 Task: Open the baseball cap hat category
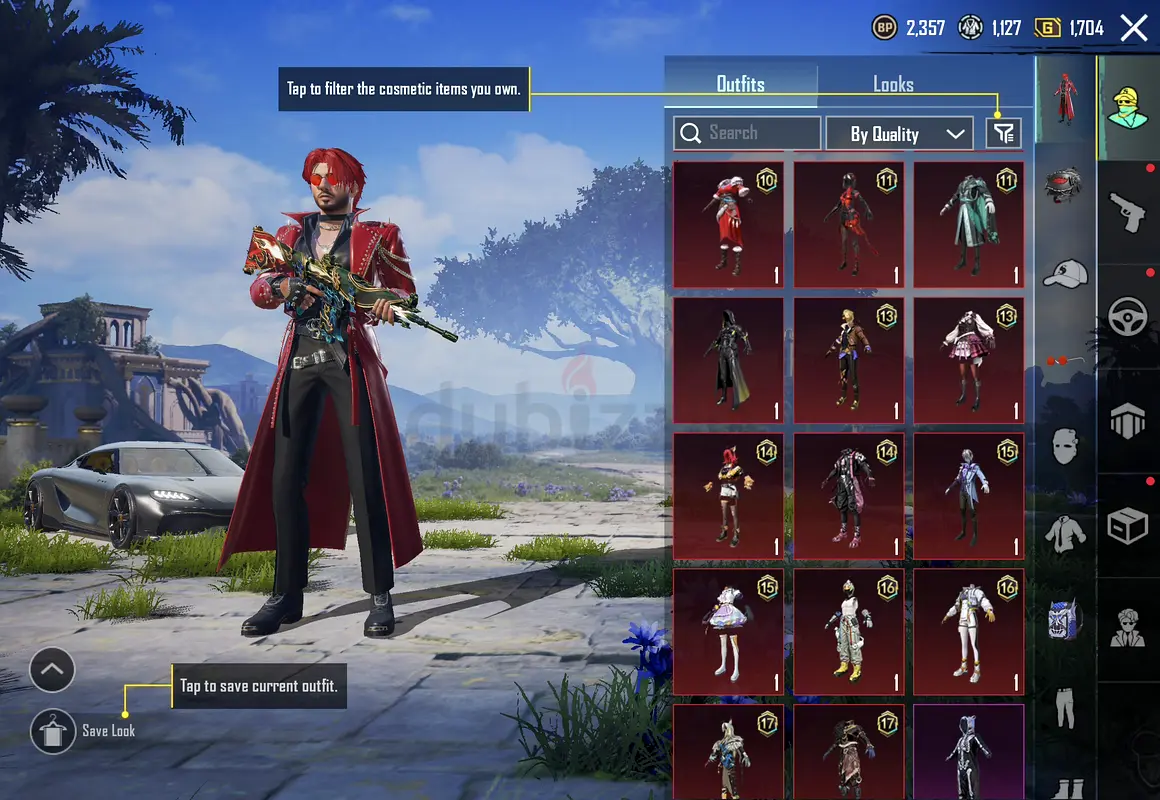[1065, 273]
